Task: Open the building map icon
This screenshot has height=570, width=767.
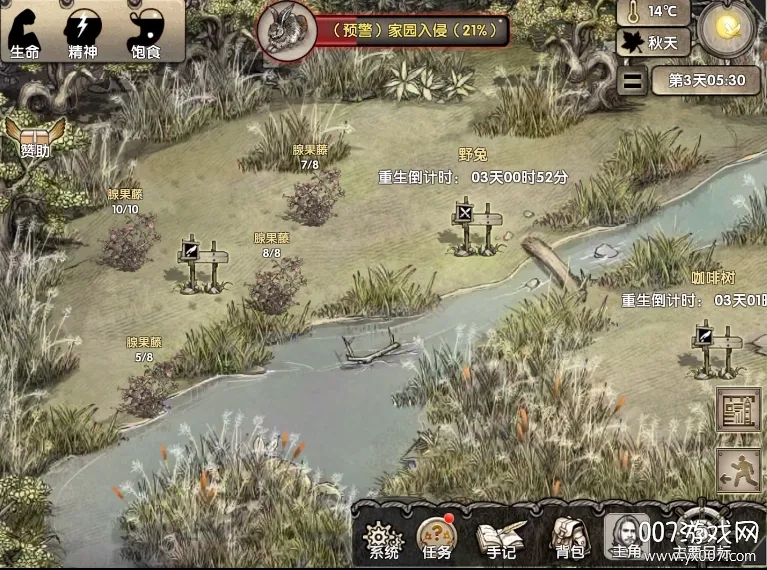Action: (738, 410)
